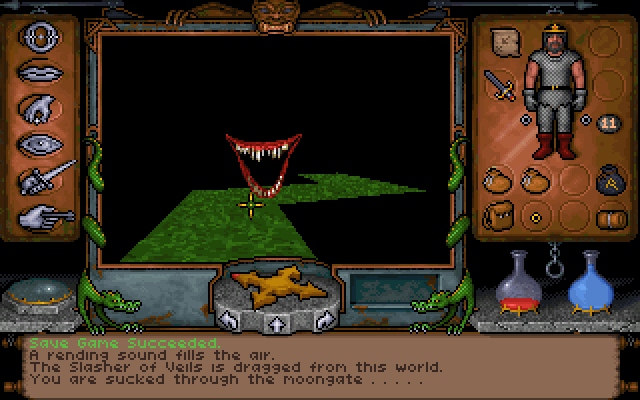
Task: Pick the small gold ring item slot
Action: point(535,215)
